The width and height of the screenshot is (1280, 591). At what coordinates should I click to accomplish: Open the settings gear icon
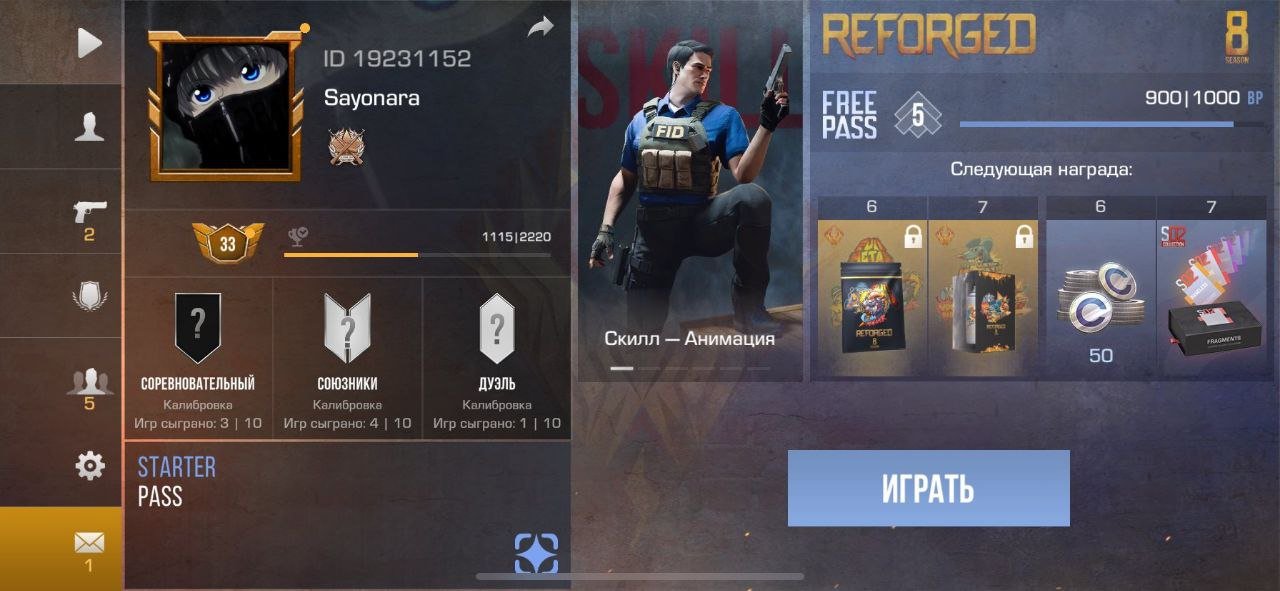pos(90,465)
